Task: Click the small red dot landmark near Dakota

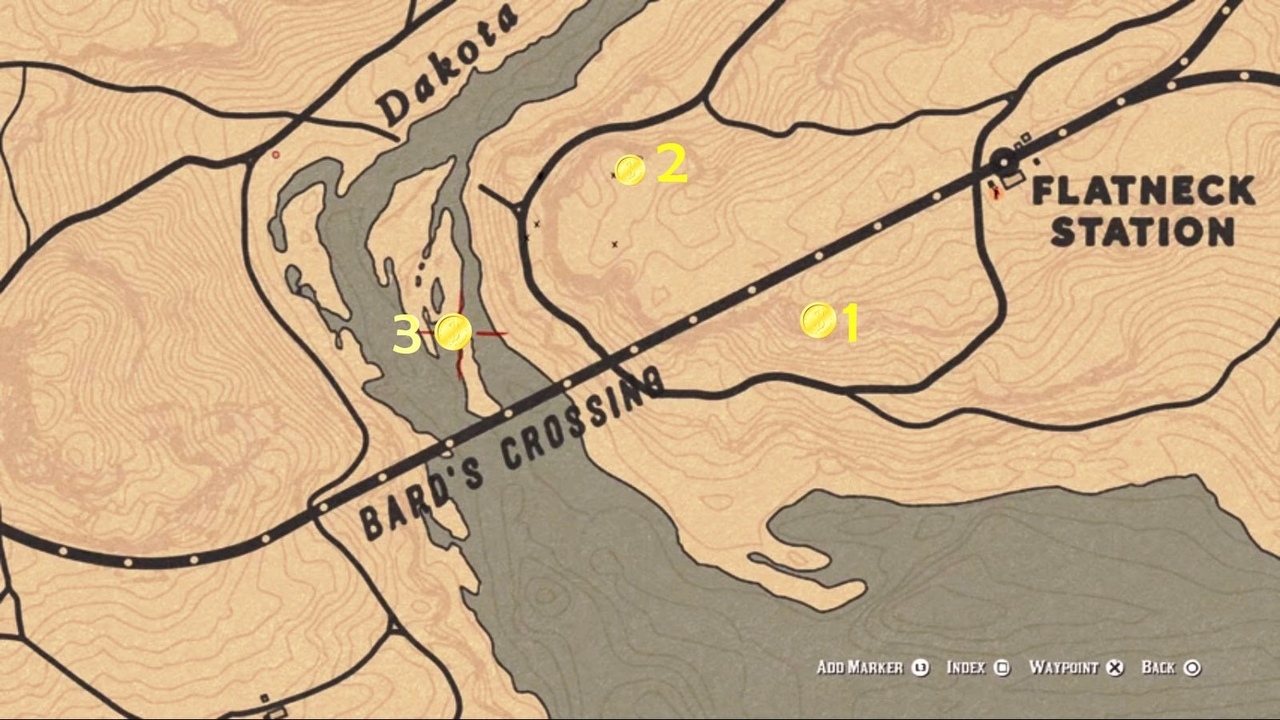Action: click(x=275, y=156)
